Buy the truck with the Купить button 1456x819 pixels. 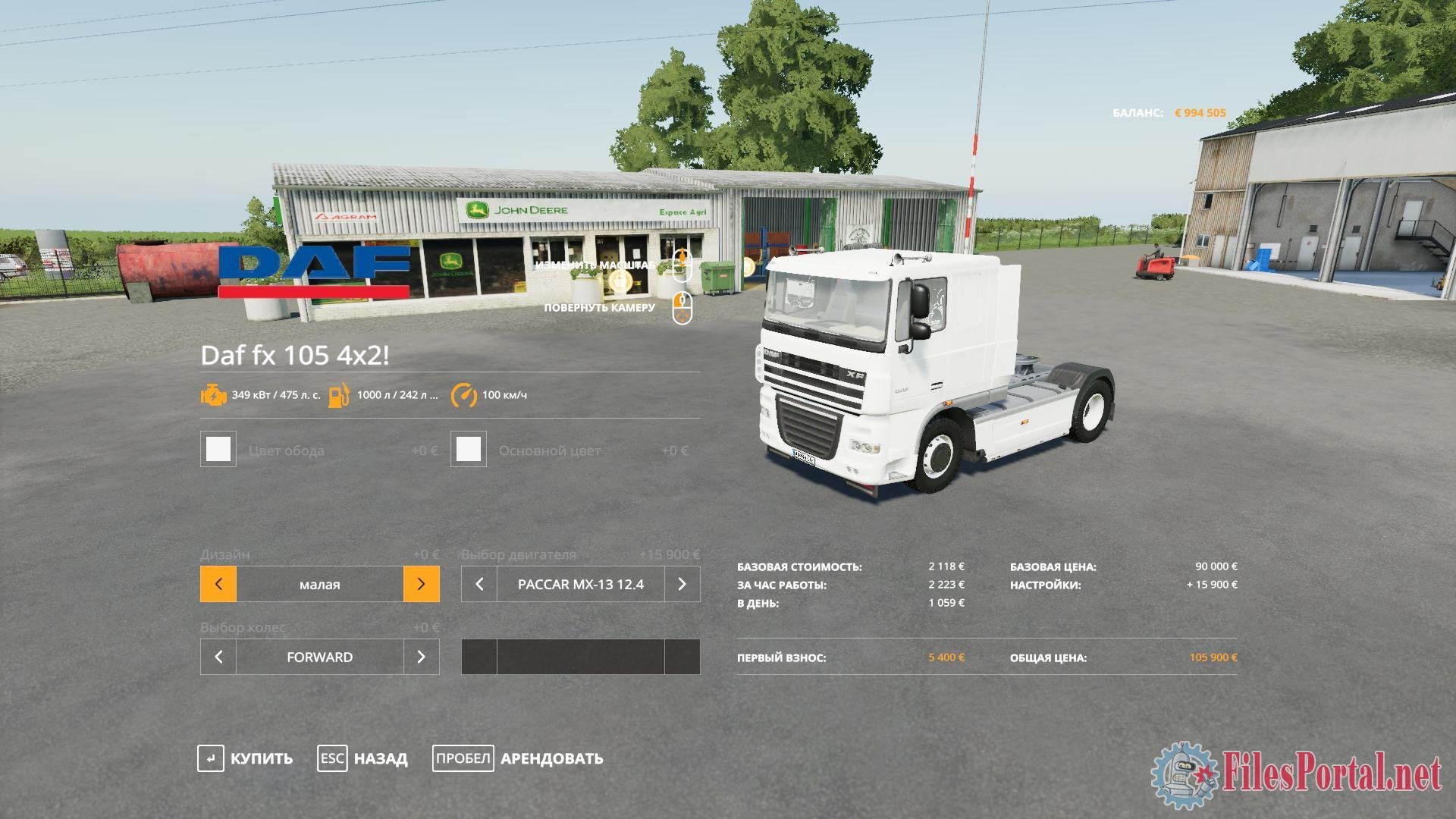click(246, 758)
